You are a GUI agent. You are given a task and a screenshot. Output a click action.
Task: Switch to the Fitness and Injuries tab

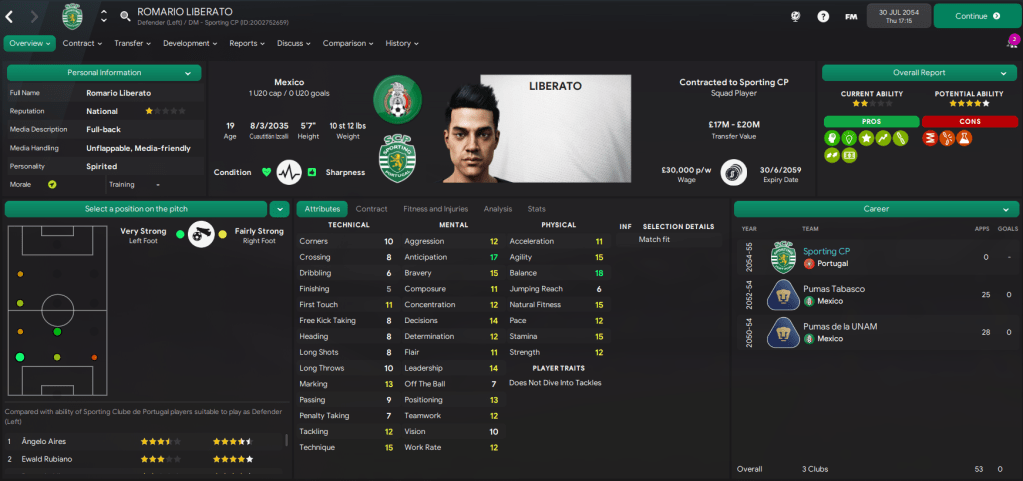pos(435,209)
